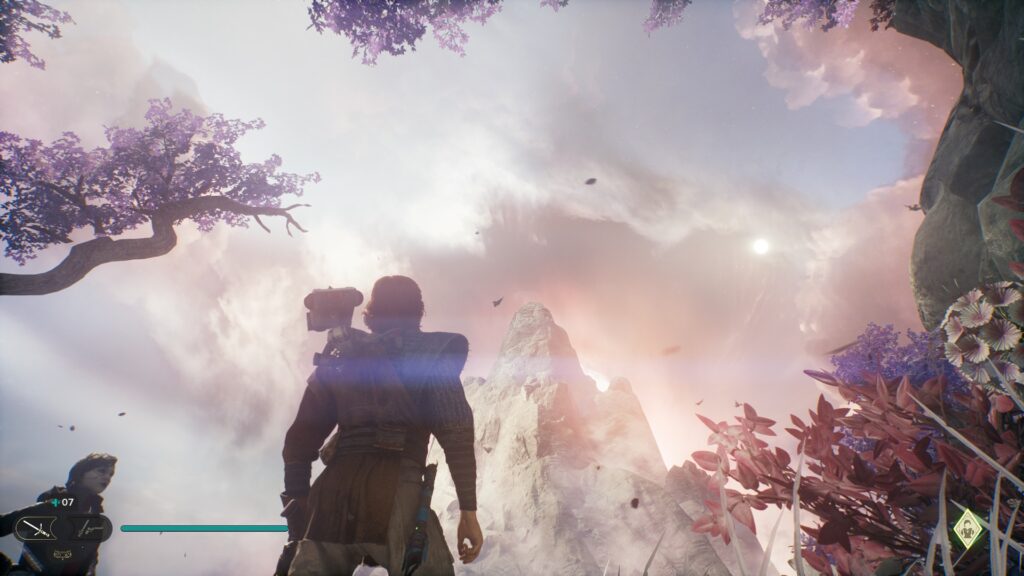Switch to the second lightsaber stance slot
This screenshot has height=576, width=1024.
[x=90, y=528]
